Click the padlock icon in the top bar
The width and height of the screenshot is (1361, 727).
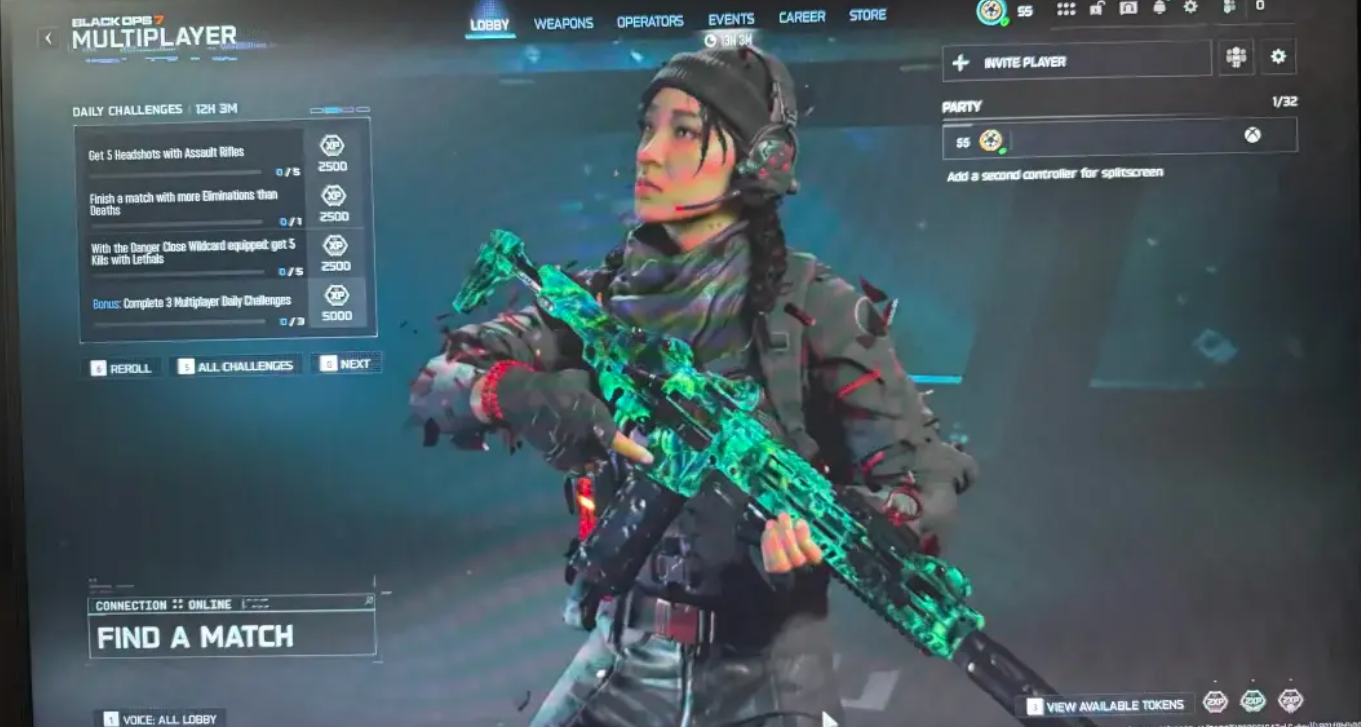(x=1095, y=9)
